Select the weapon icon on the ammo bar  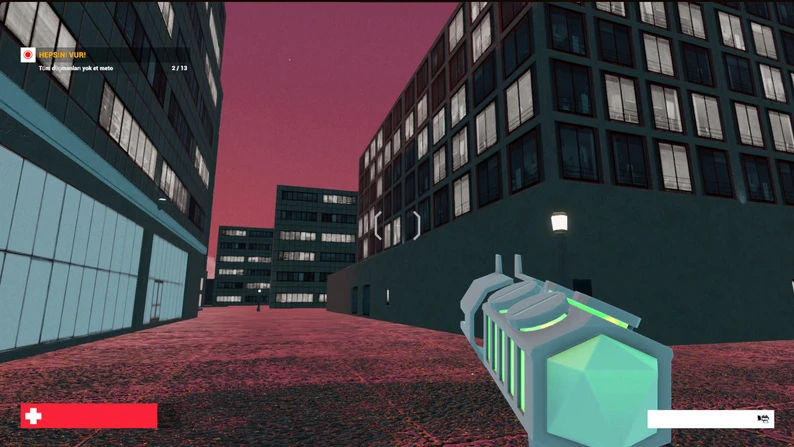763,418
